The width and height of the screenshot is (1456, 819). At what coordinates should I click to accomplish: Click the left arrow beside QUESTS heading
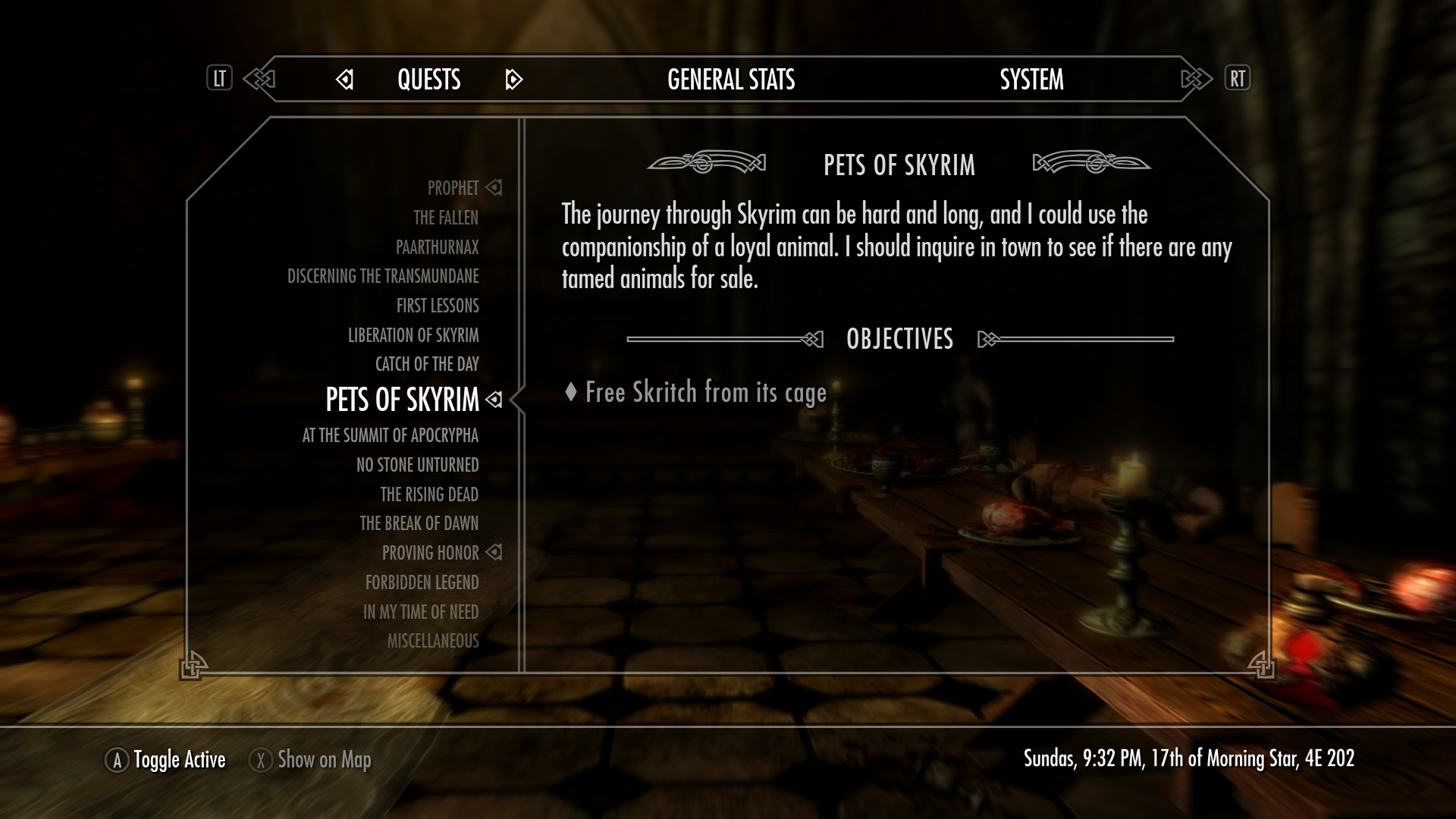345,80
